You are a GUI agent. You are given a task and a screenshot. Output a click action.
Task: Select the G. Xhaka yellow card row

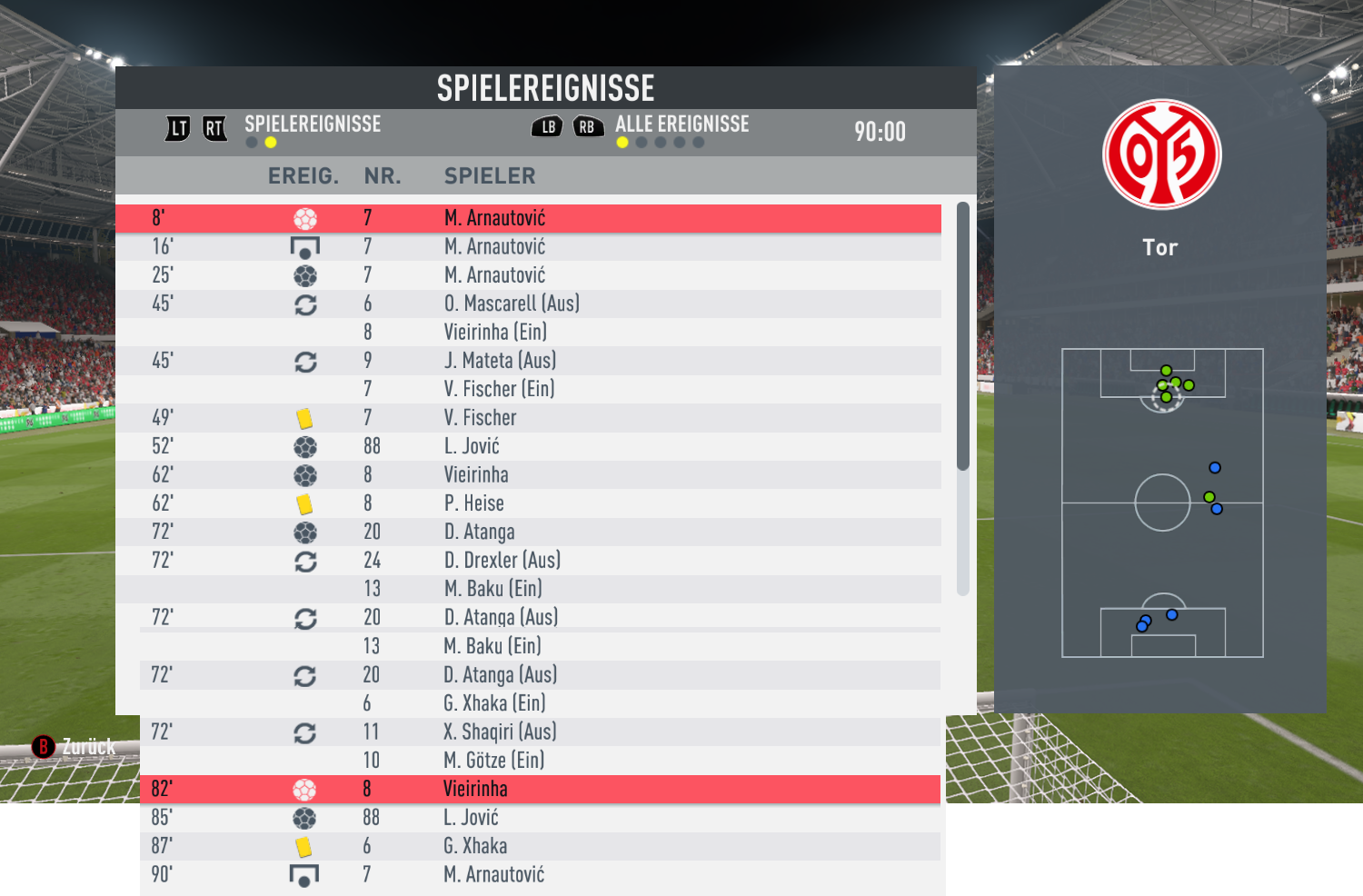click(x=528, y=846)
